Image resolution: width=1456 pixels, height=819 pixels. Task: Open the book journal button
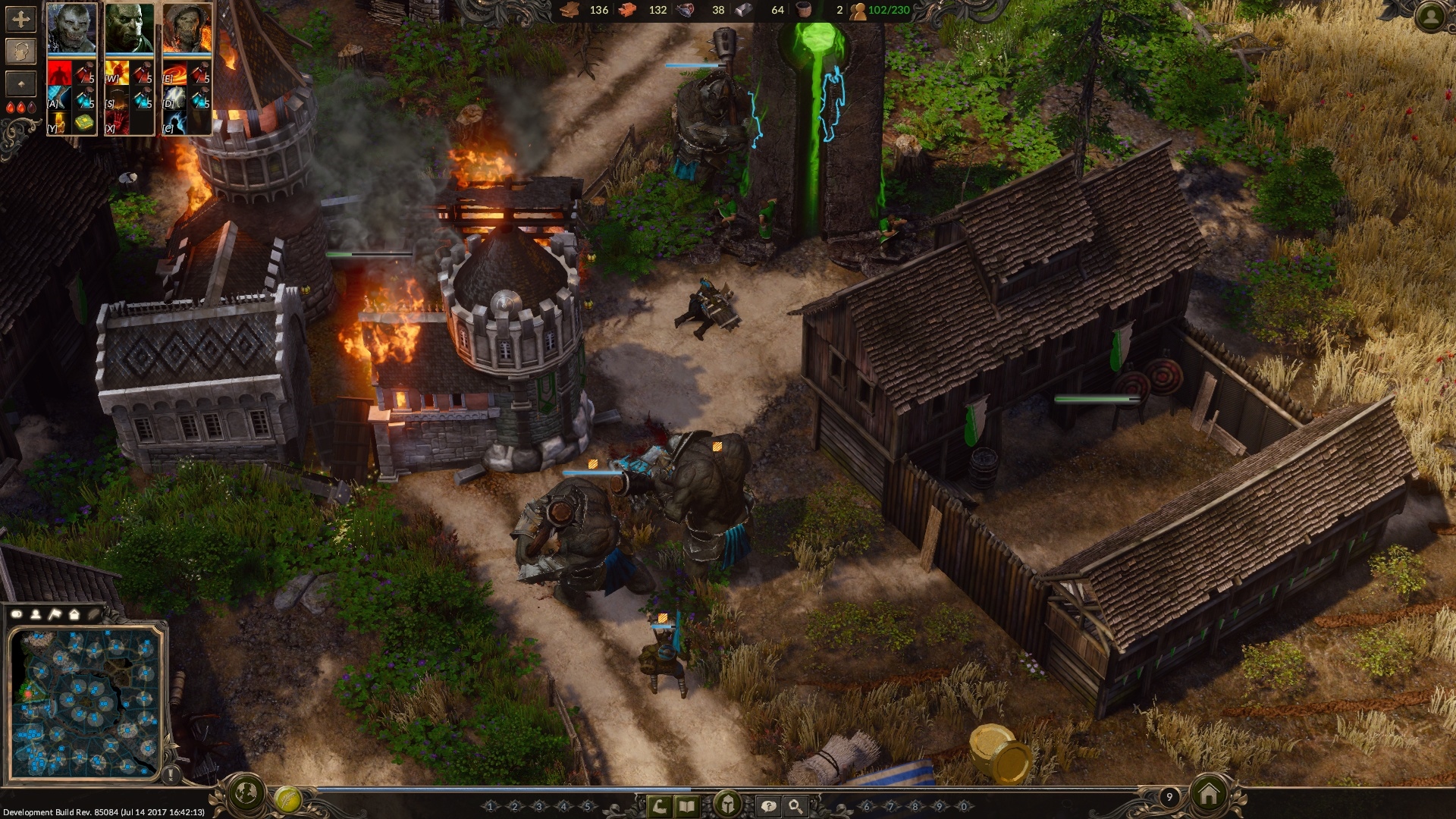[x=686, y=806]
